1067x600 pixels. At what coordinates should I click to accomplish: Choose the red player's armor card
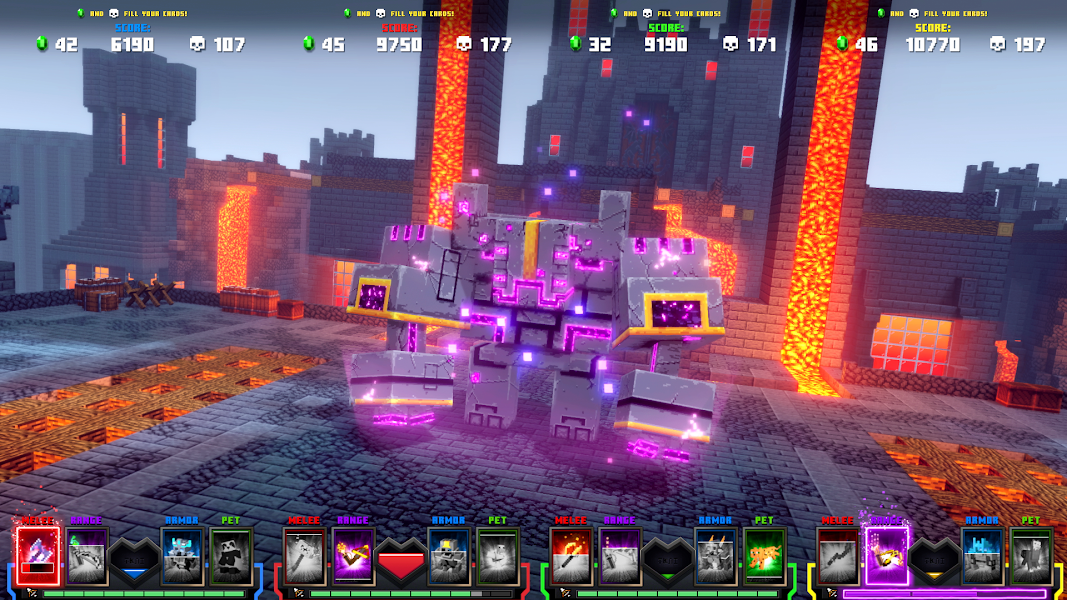point(448,556)
